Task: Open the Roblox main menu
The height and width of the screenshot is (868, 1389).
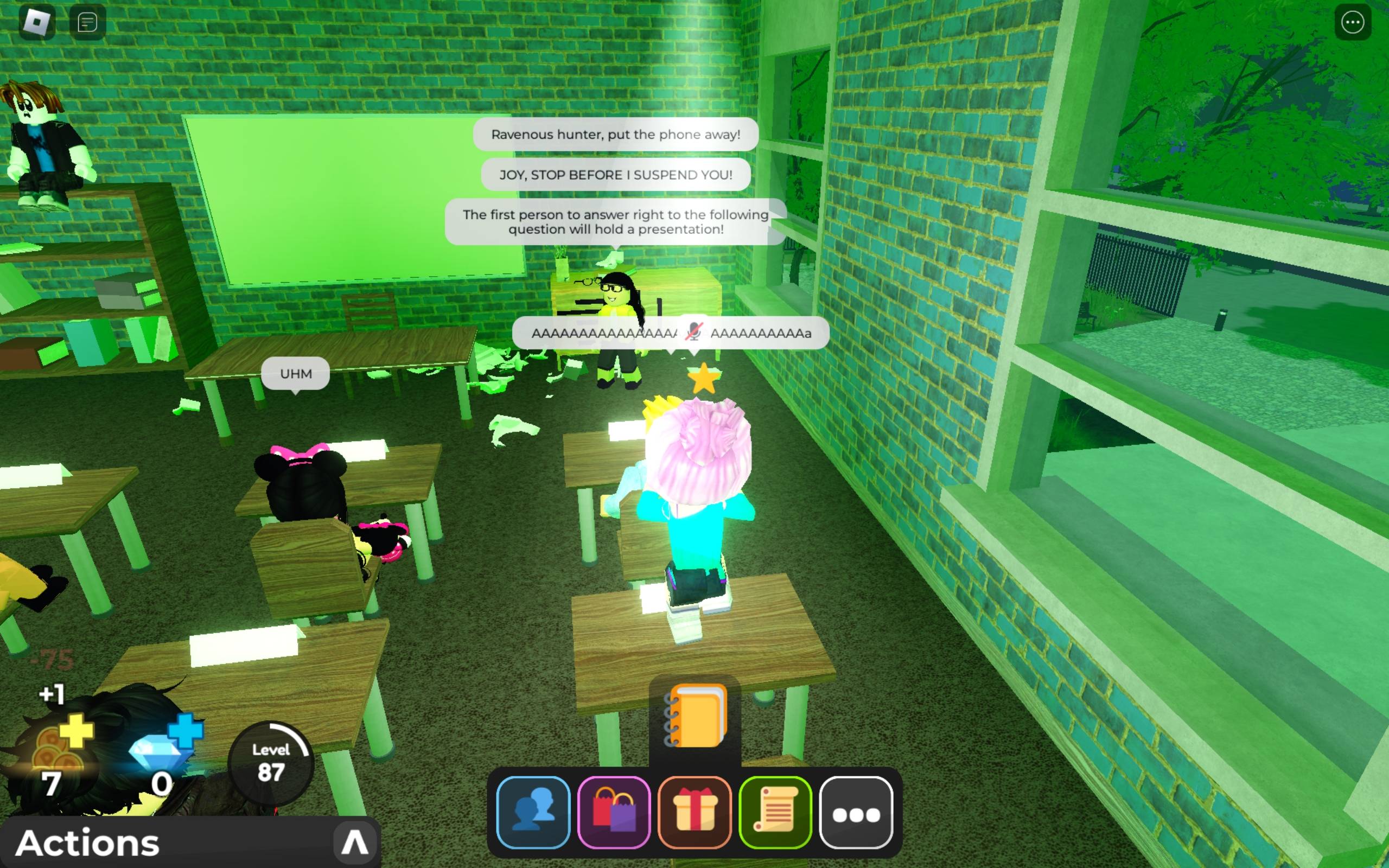Action: pyautogui.click(x=37, y=22)
